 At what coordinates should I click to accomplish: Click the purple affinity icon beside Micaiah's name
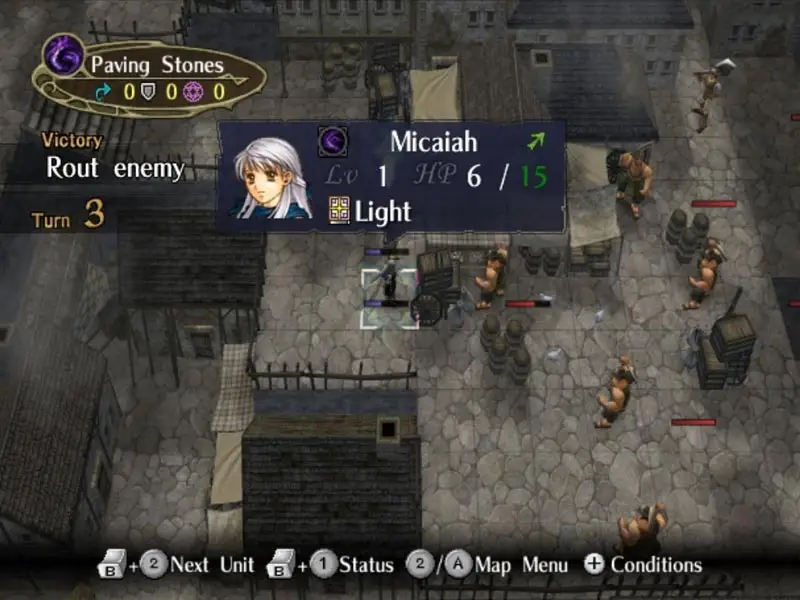pyautogui.click(x=332, y=141)
